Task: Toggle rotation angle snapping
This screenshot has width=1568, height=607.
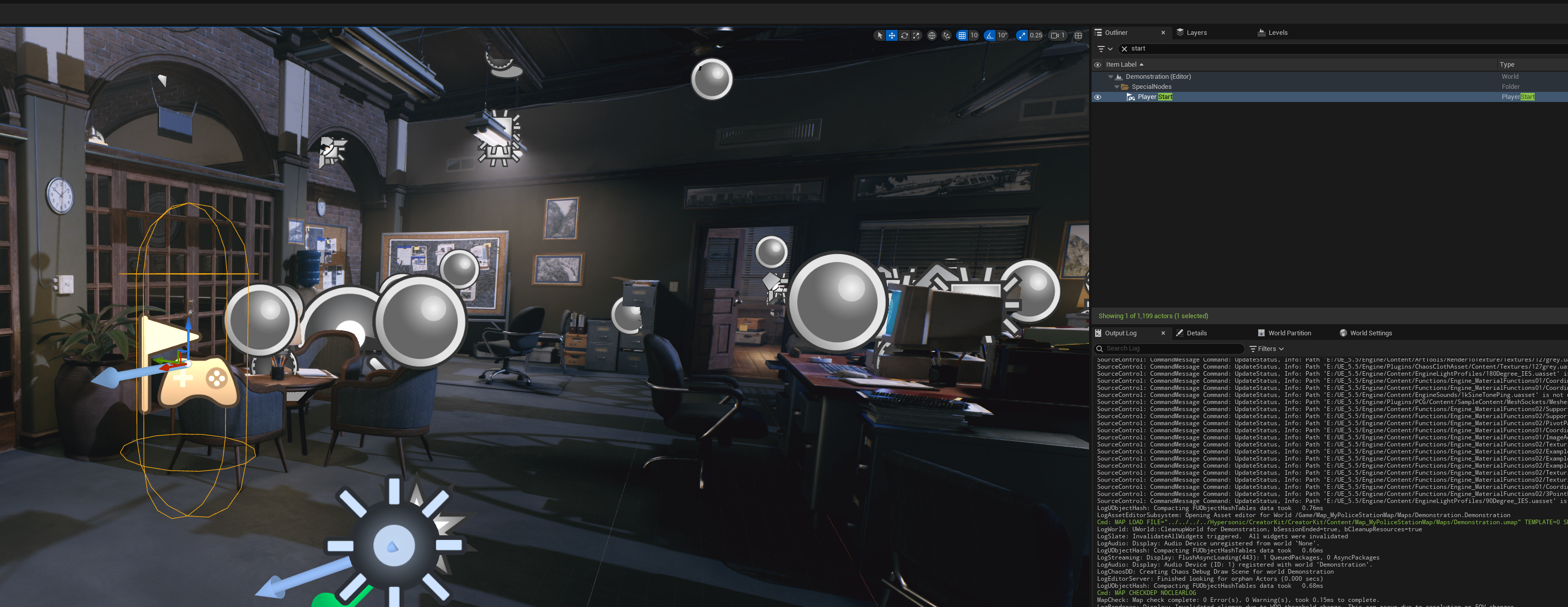Action: [x=990, y=35]
